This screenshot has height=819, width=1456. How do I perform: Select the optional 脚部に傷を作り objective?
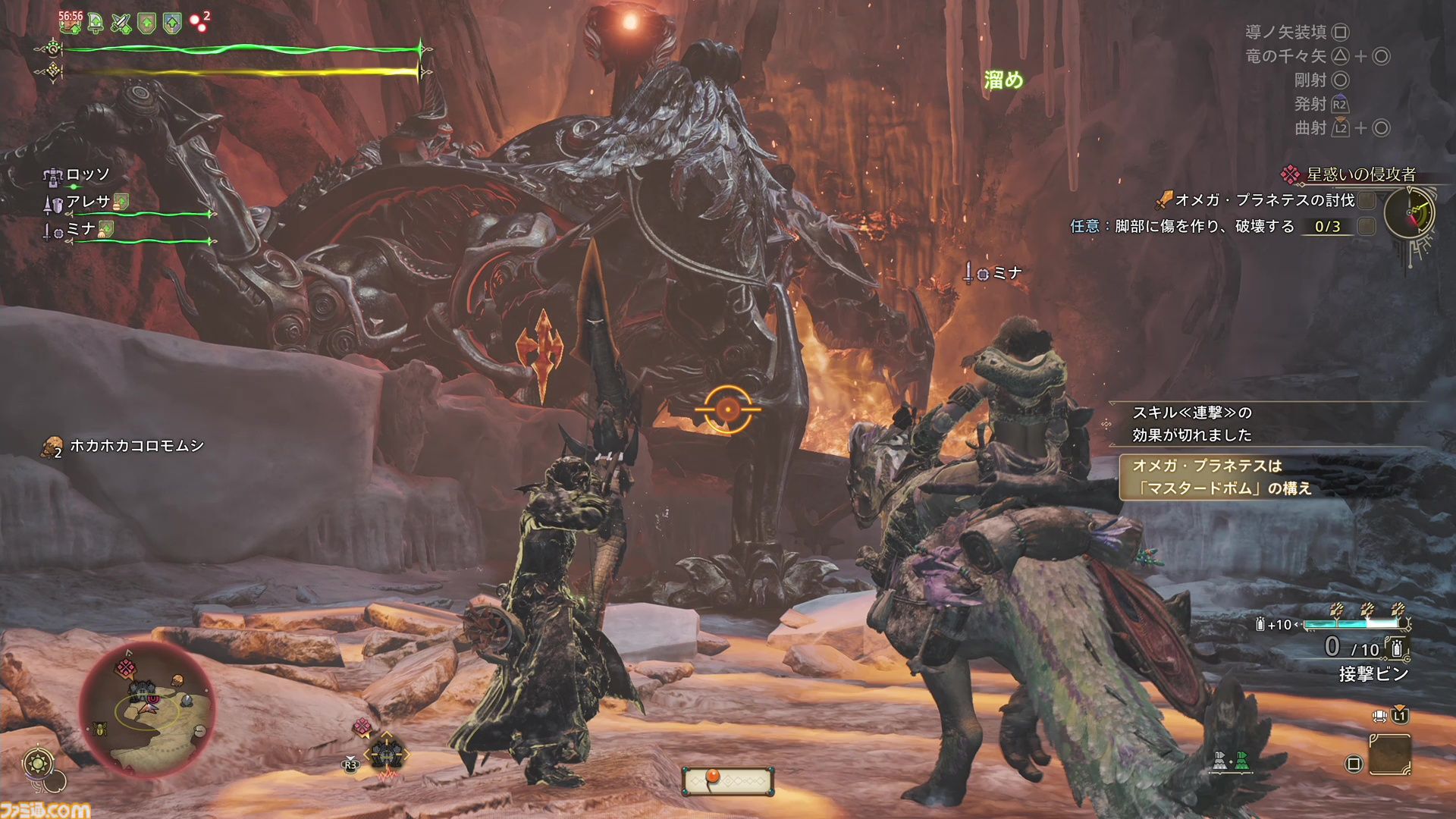point(1204,226)
